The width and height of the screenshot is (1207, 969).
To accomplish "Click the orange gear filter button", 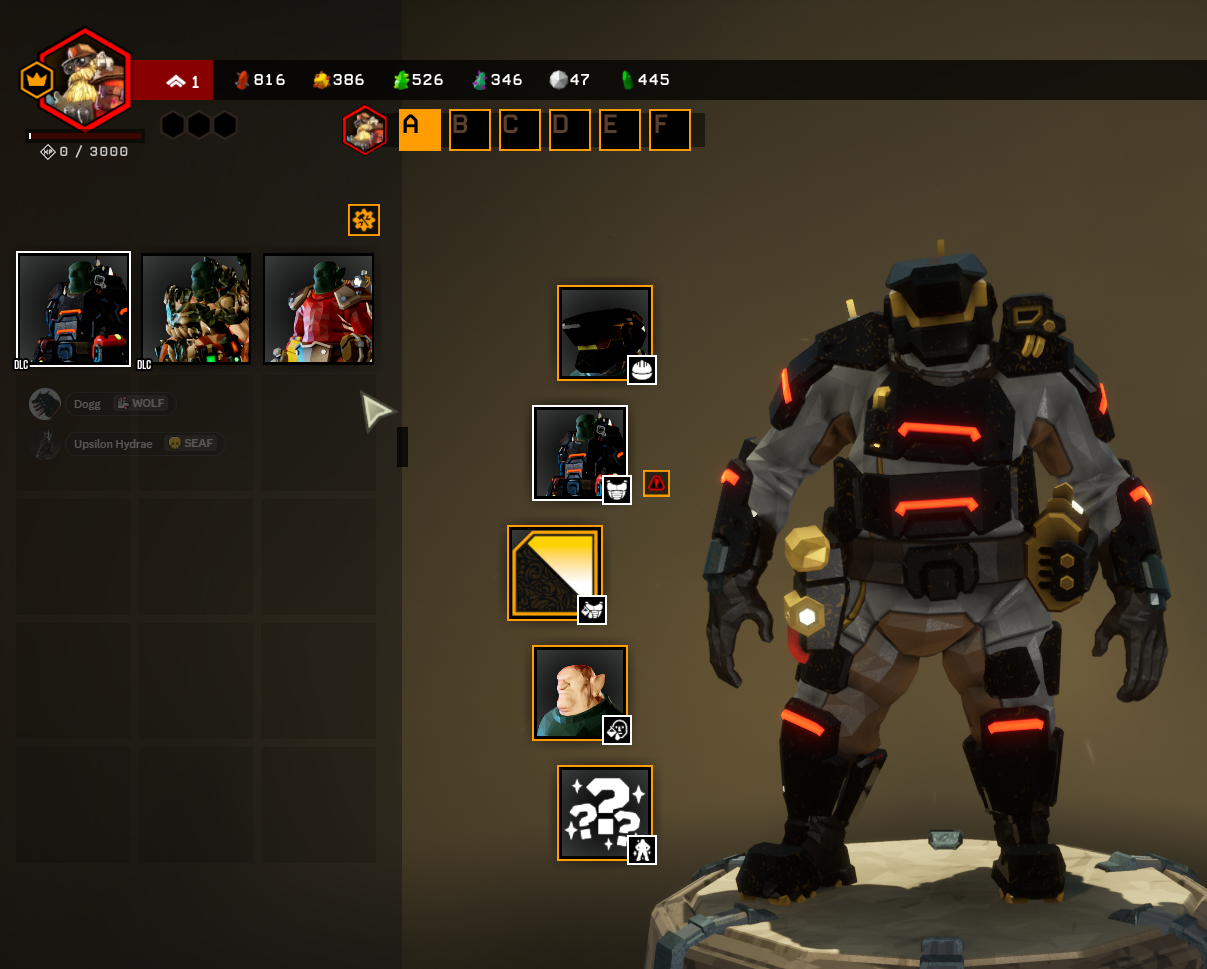I will 364,220.
